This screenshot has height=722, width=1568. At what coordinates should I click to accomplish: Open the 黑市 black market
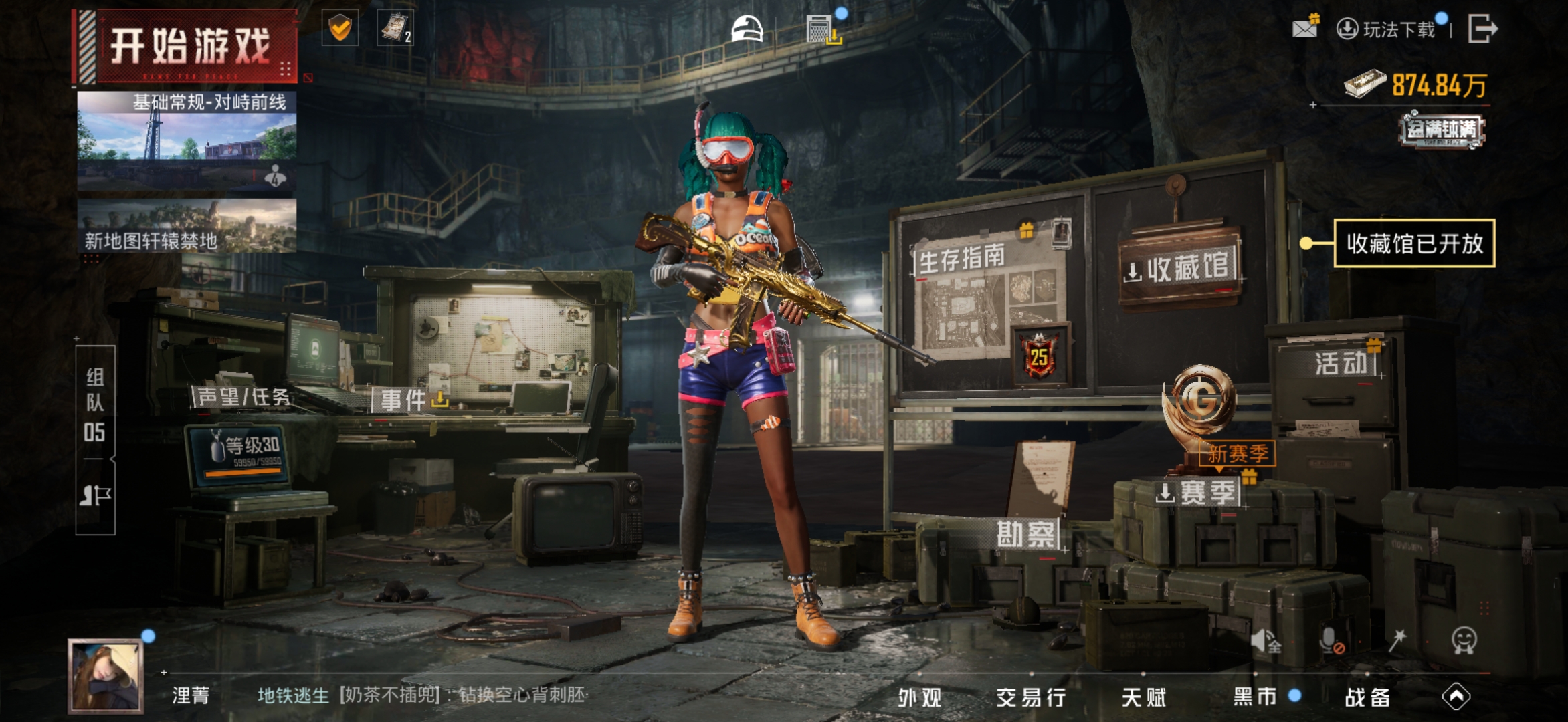1256,697
